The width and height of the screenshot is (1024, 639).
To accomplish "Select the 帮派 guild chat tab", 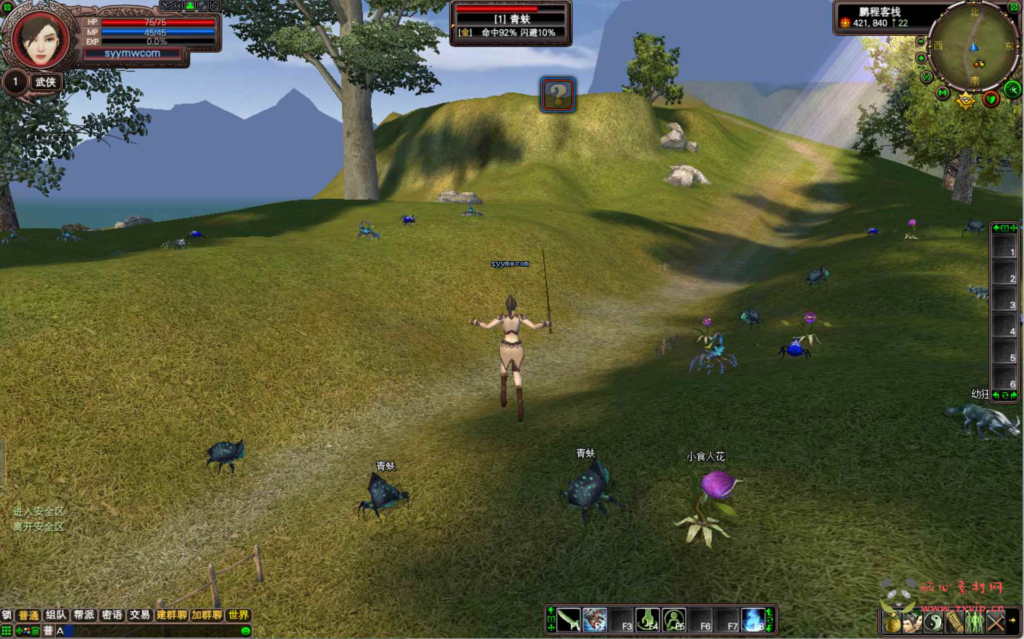I will (x=84, y=615).
